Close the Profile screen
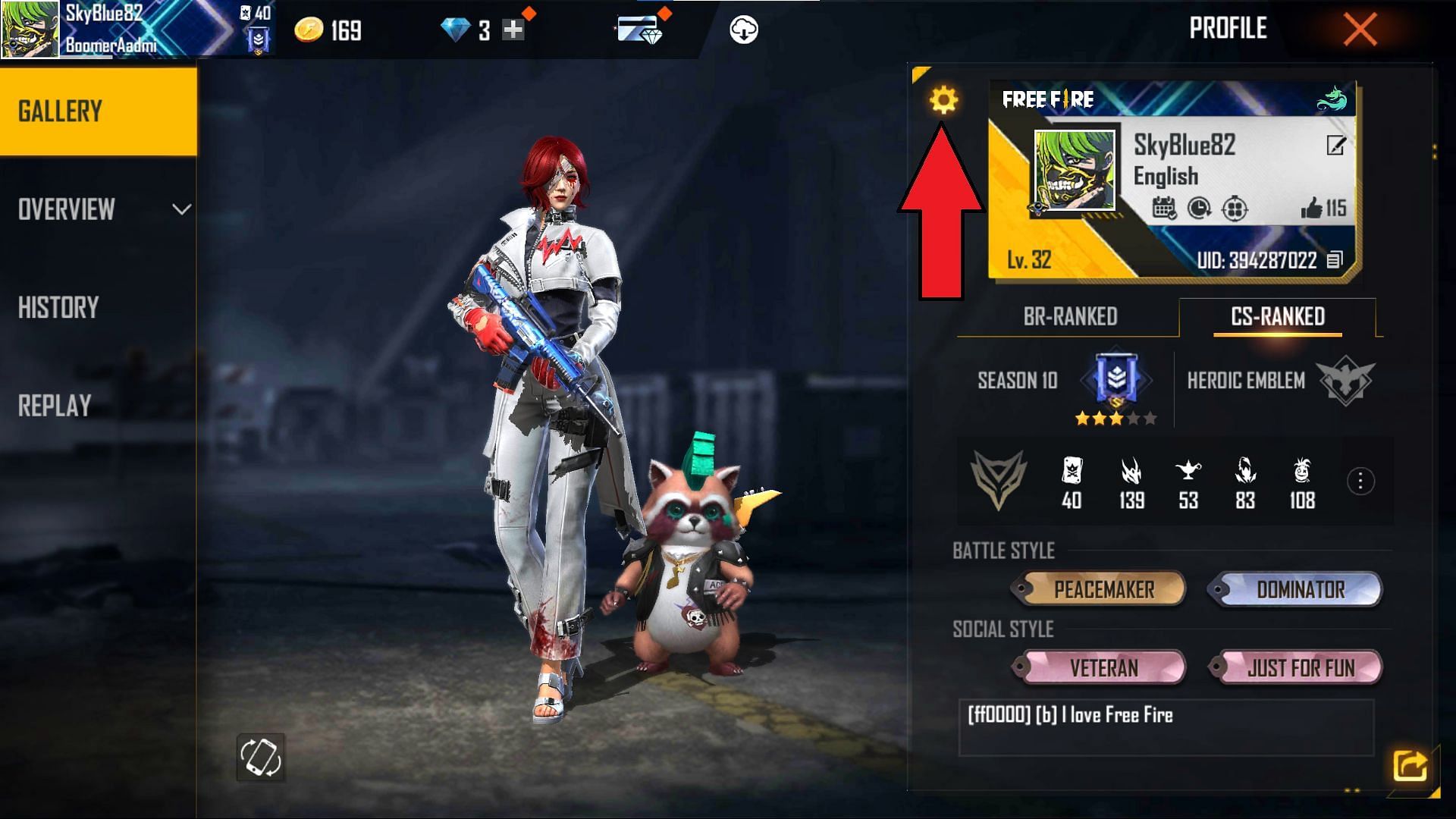The height and width of the screenshot is (819, 1456). pyautogui.click(x=1360, y=30)
